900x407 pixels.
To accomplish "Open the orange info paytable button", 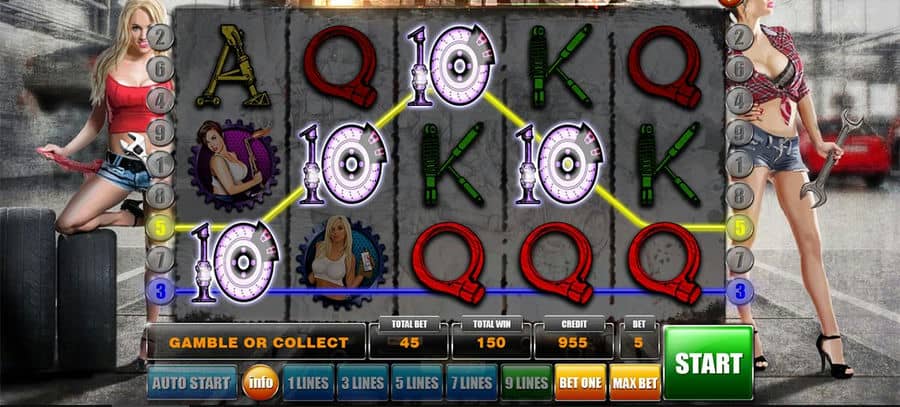I will (261, 383).
